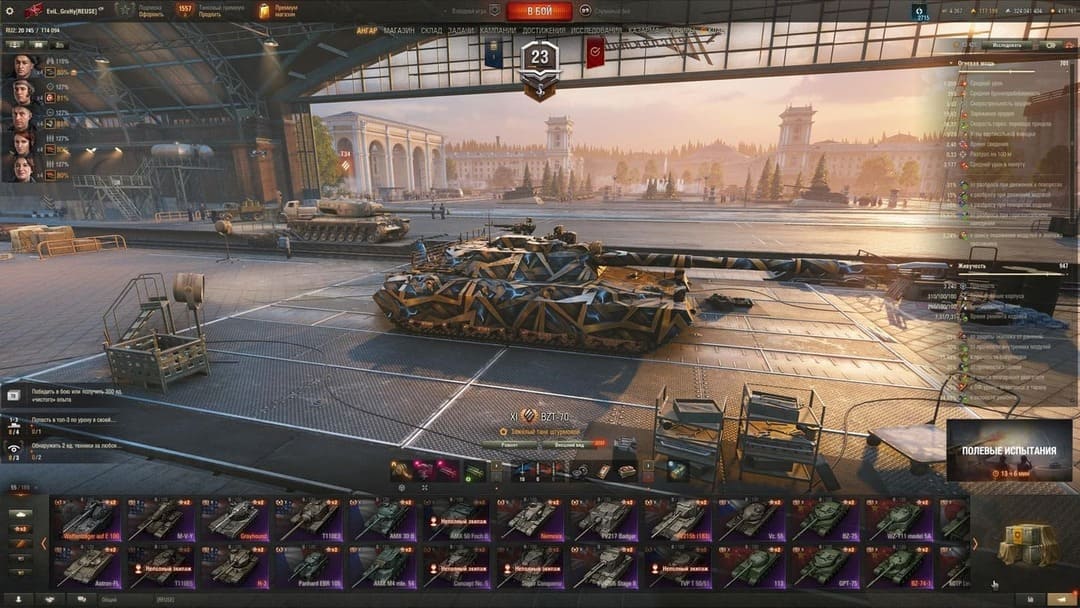This screenshot has height=608, width=1080.
Task: Switch to the СКЛАД depot tab
Action: point(431,30)
